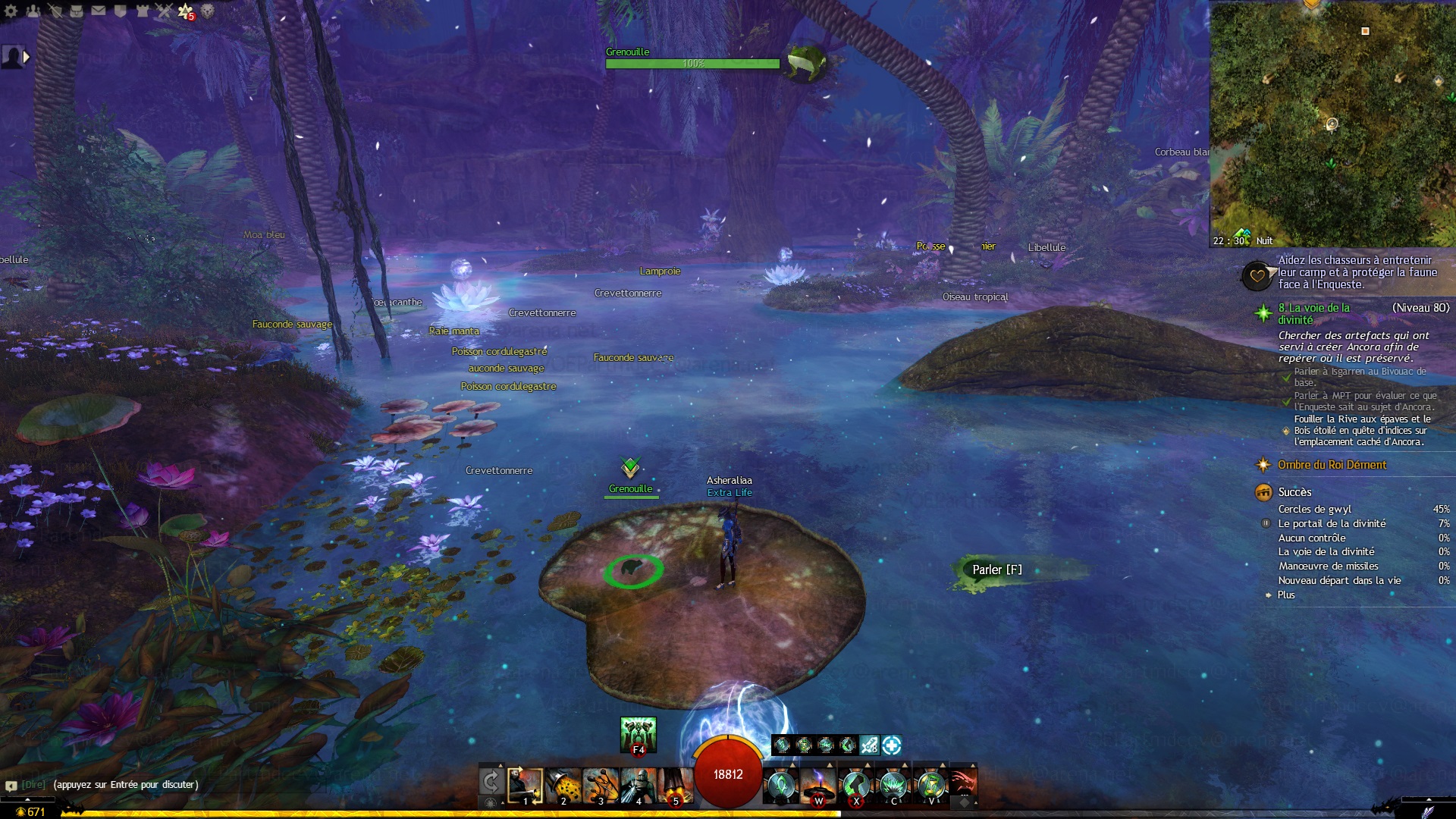Open the gear-shaped game options menu

point(11,11)
